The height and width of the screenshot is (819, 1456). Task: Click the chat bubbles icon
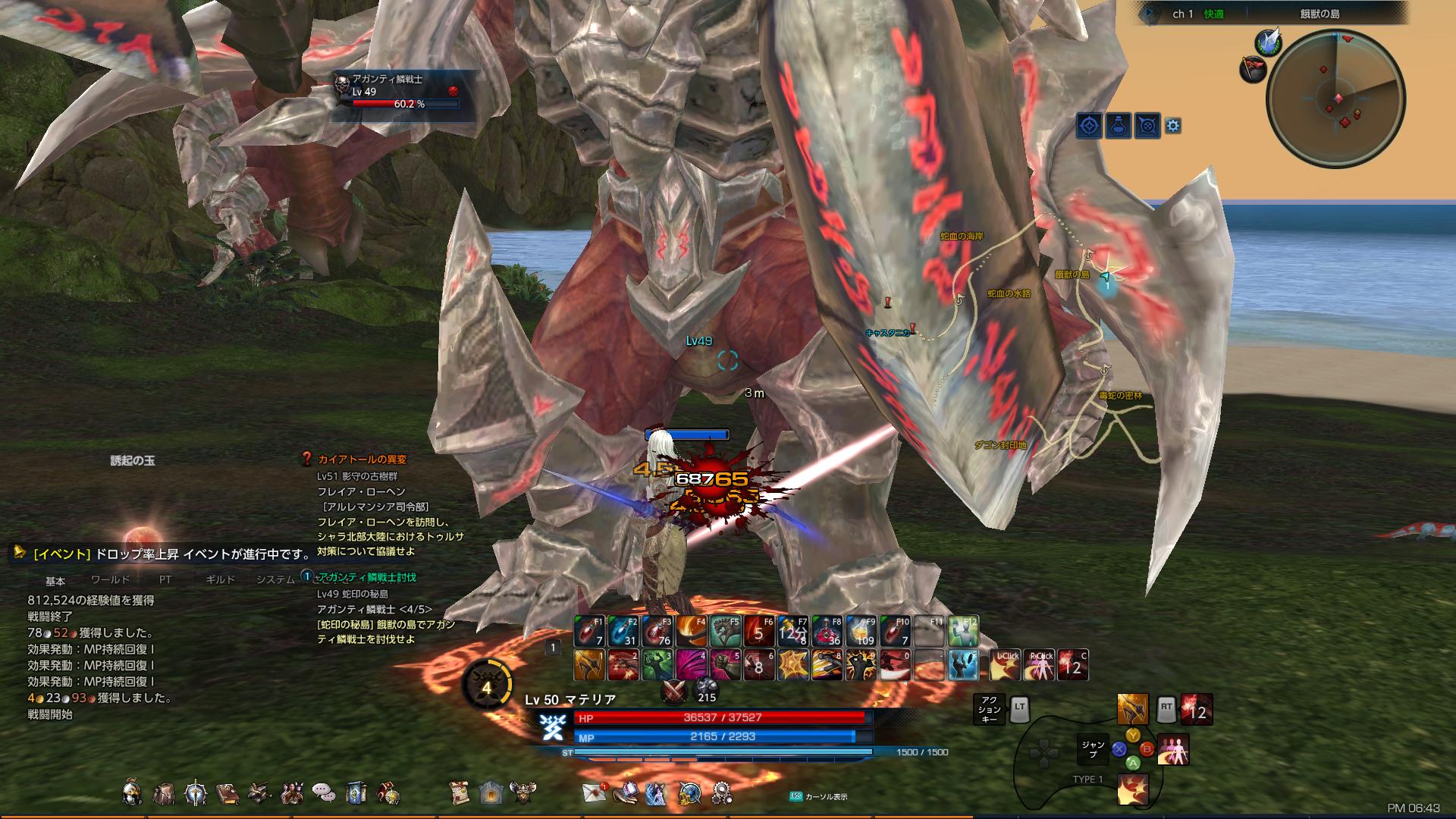coord(322,792)
